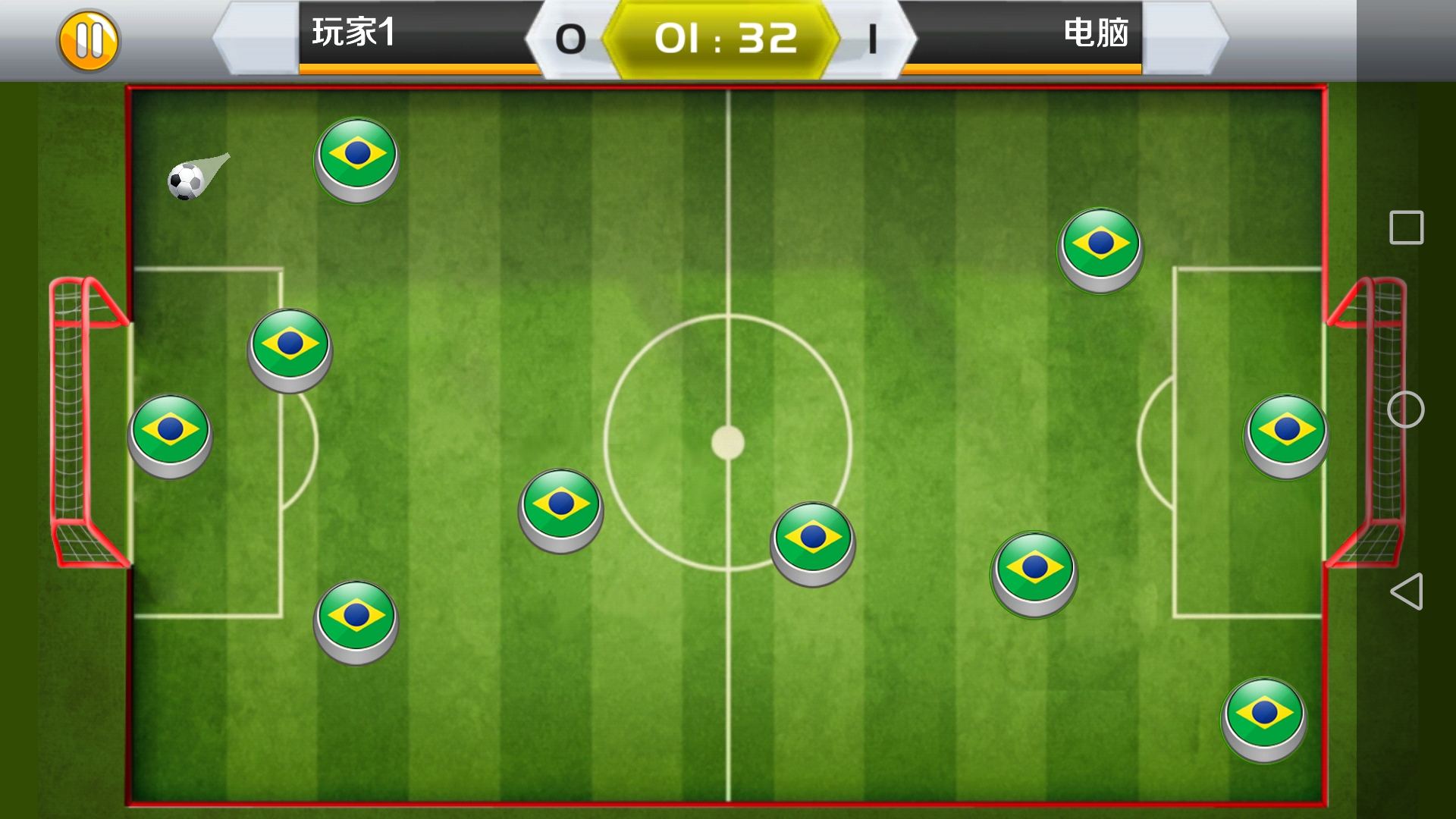Select the Brazil puck right of center circle
The image size is (1456, 819).
click(x=1035, y=573)
